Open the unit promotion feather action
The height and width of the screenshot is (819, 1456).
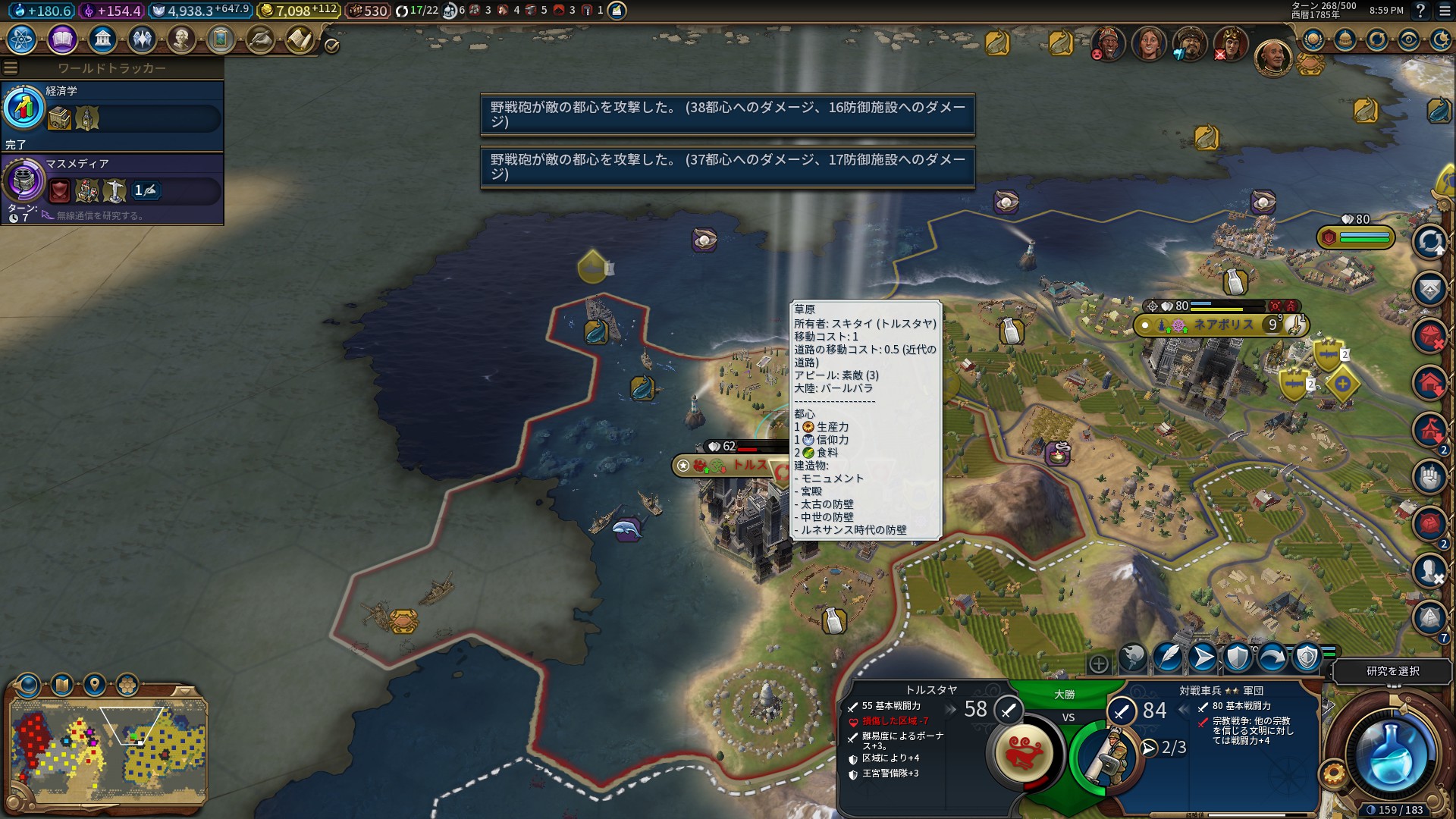tap(1168, 657)
